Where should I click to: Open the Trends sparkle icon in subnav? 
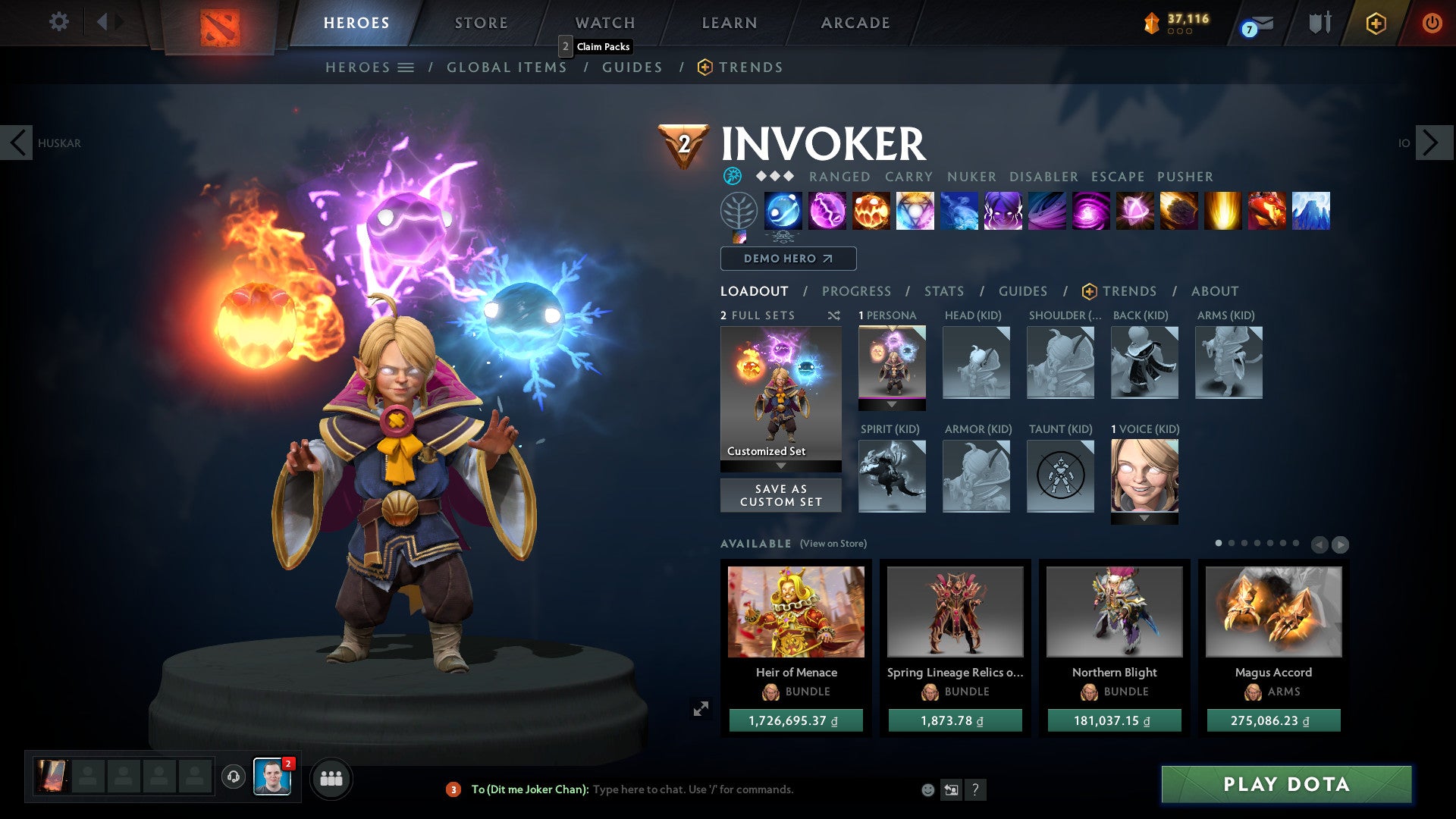tap(704, 67)
